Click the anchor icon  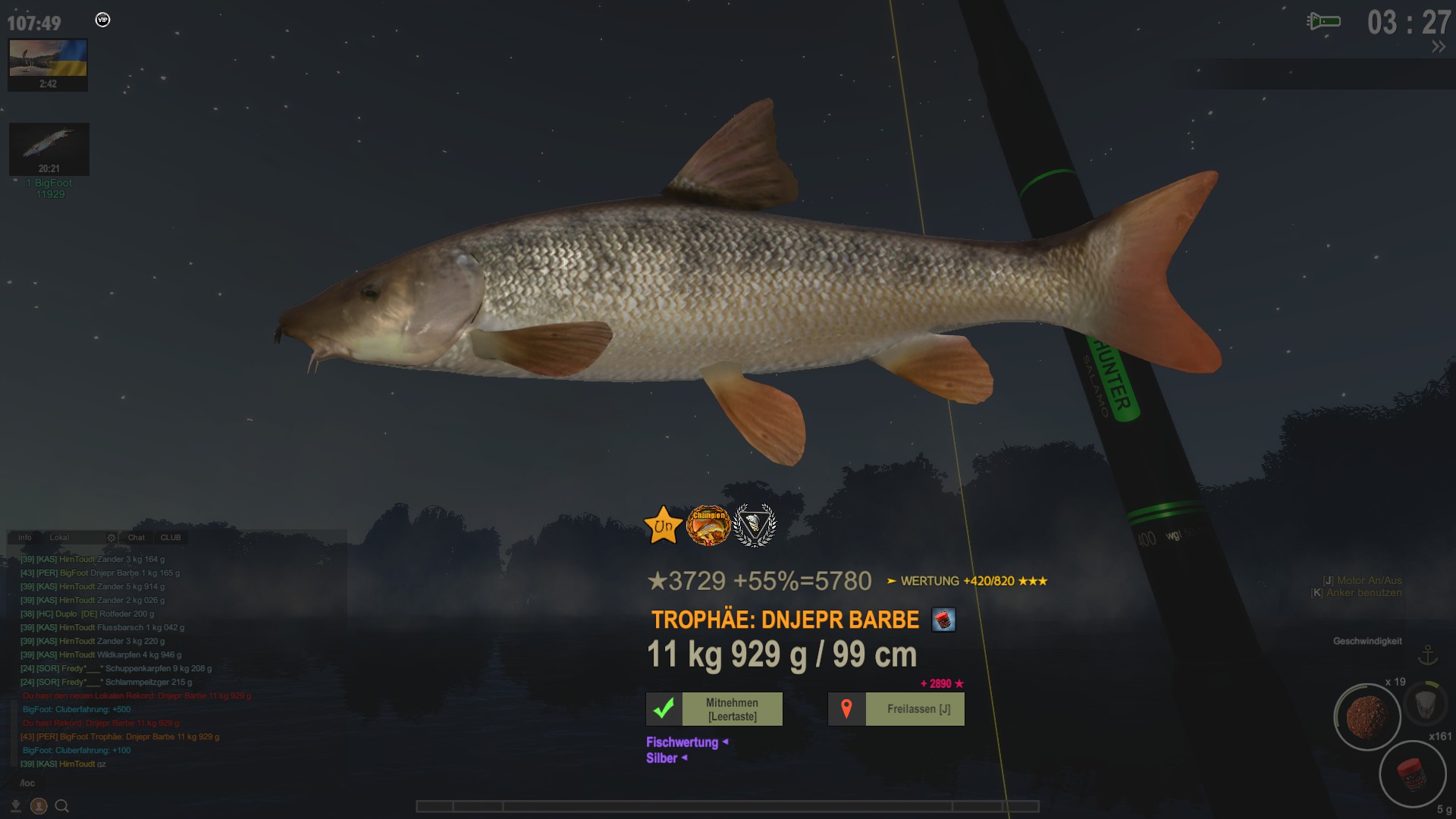point(1428,655)
